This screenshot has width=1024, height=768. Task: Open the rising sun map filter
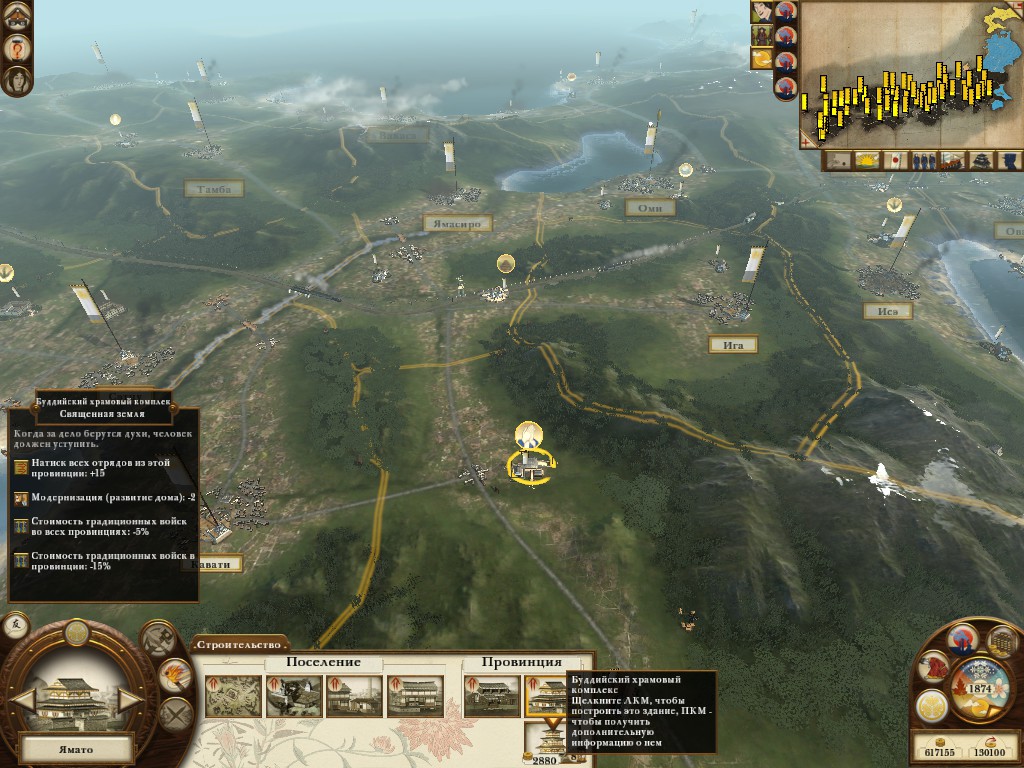tap(866, 160)
